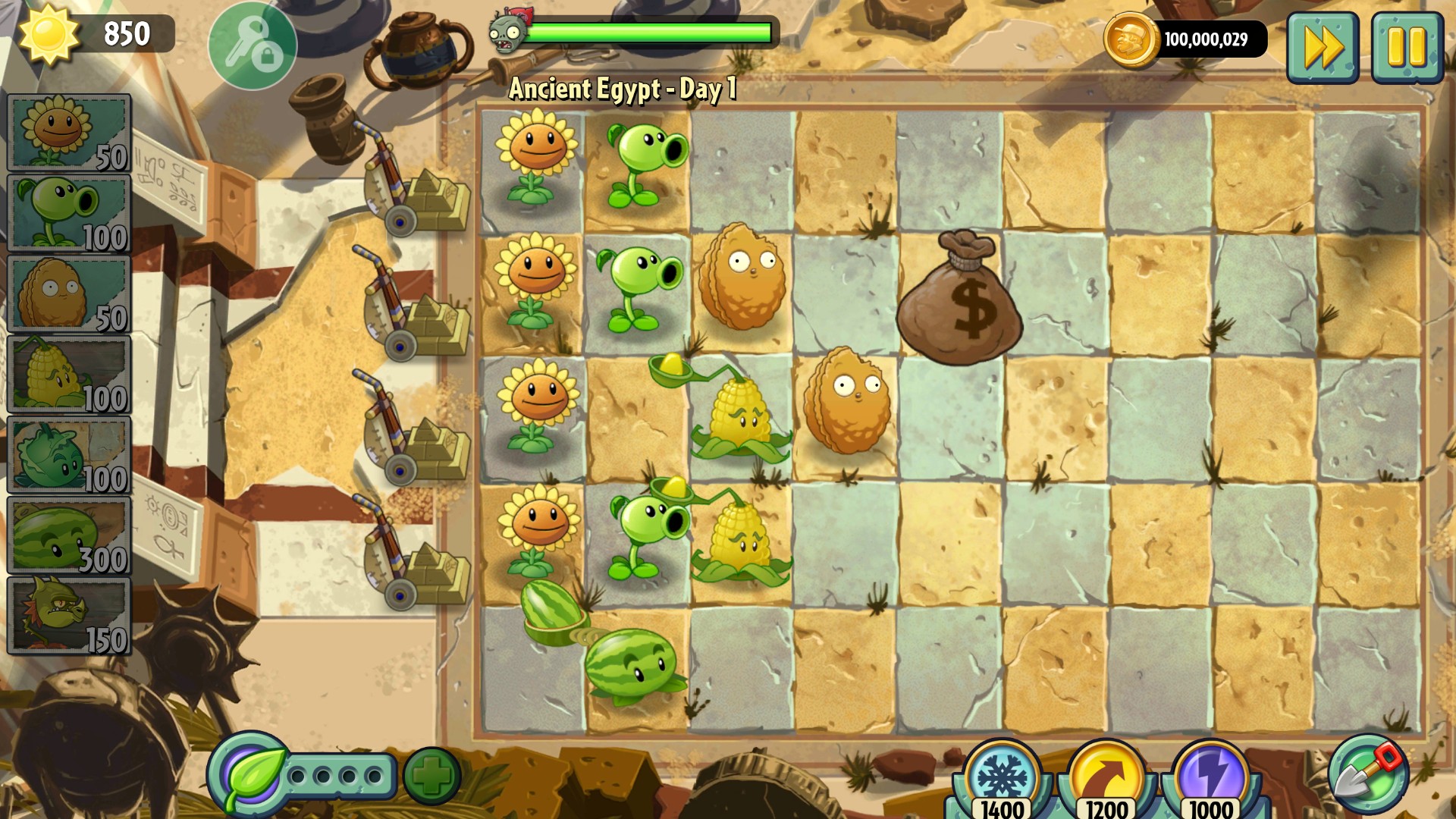Select the shovel tool

tap(1367, 775)
